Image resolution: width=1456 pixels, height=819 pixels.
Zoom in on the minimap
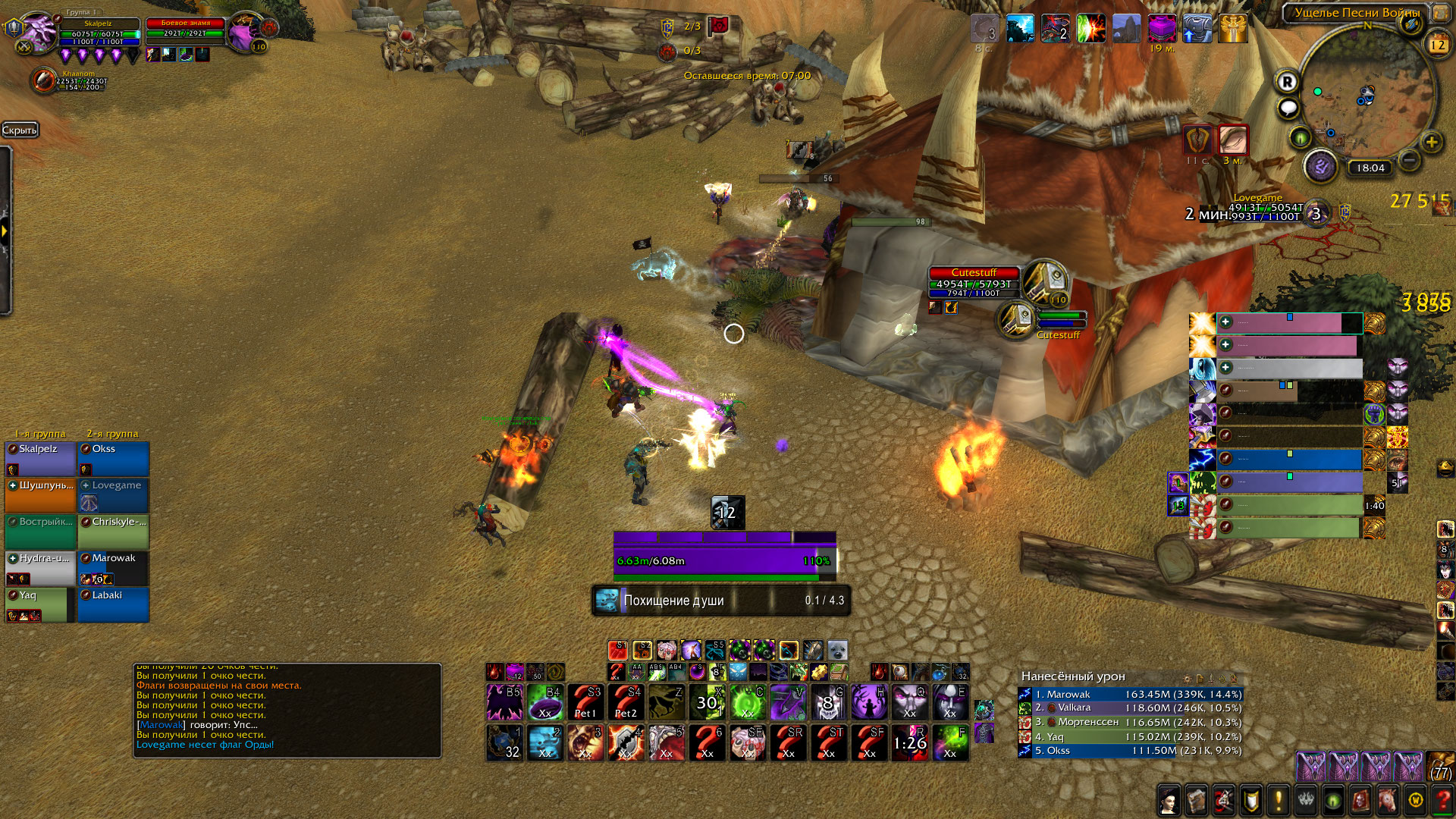[x=1431, y=142]
